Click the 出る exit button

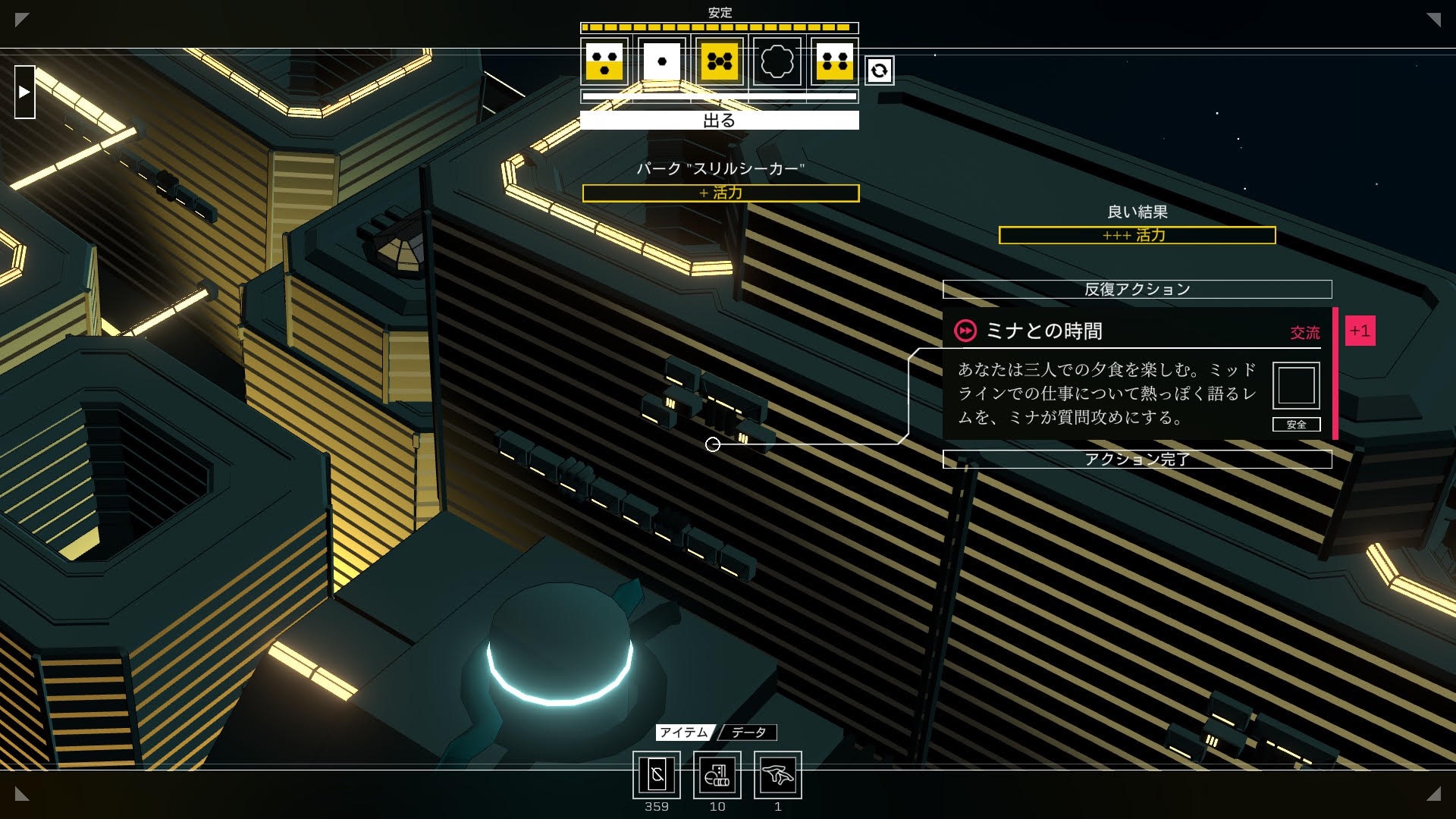[719, 121]
